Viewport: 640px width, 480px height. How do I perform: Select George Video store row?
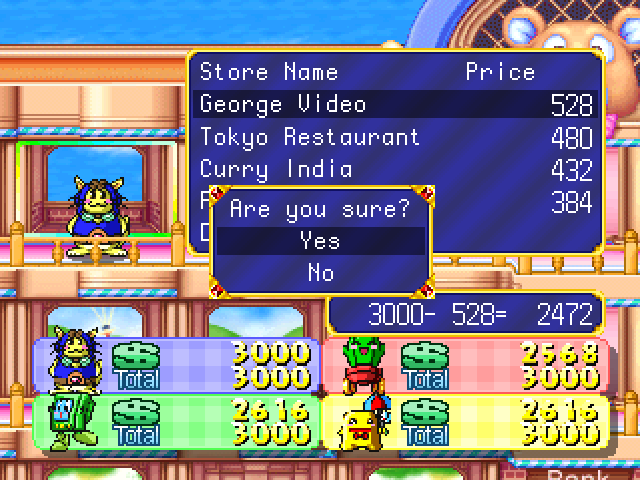point(395,104)
